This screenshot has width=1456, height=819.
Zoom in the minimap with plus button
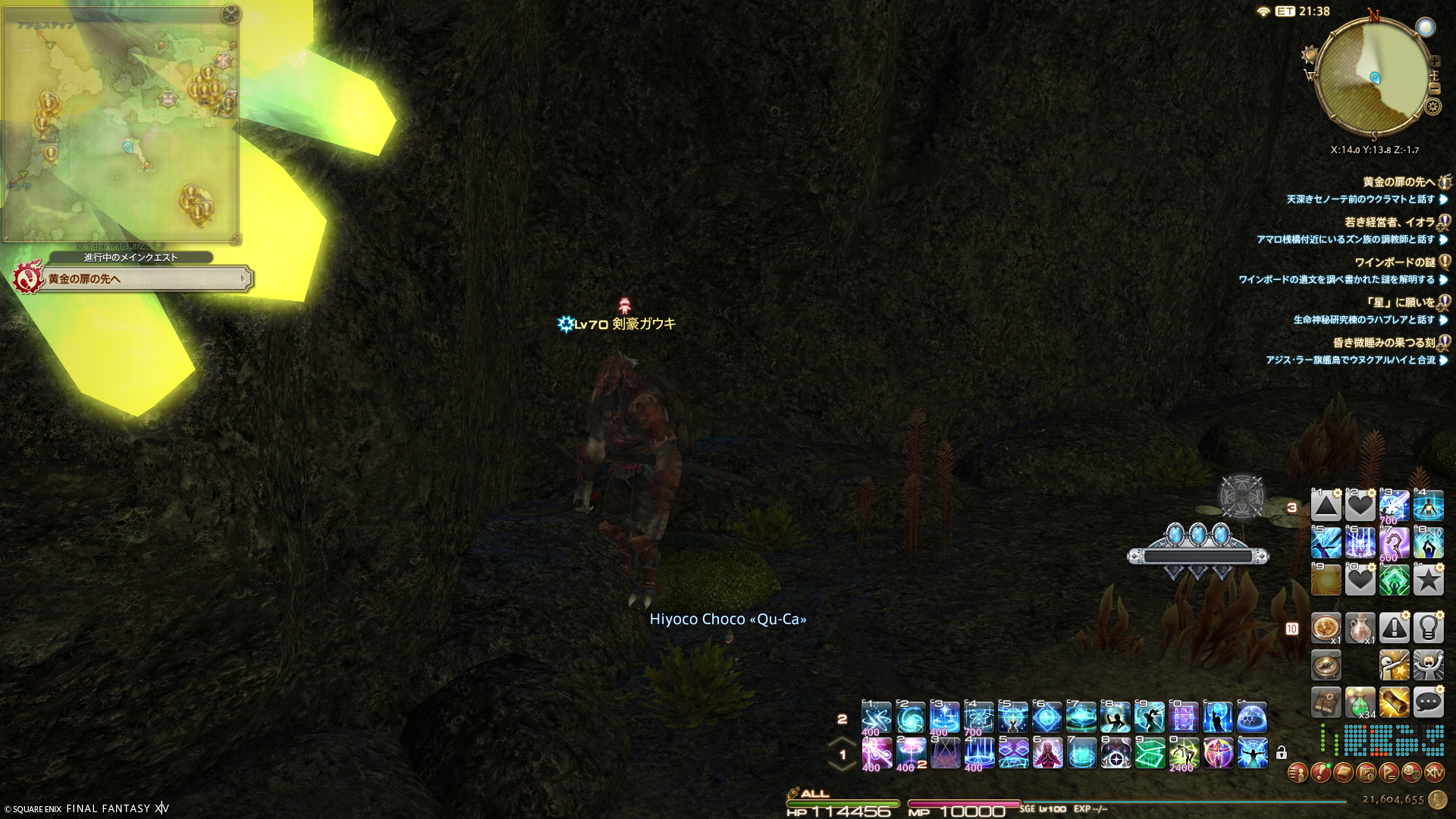coord(1434,61)
